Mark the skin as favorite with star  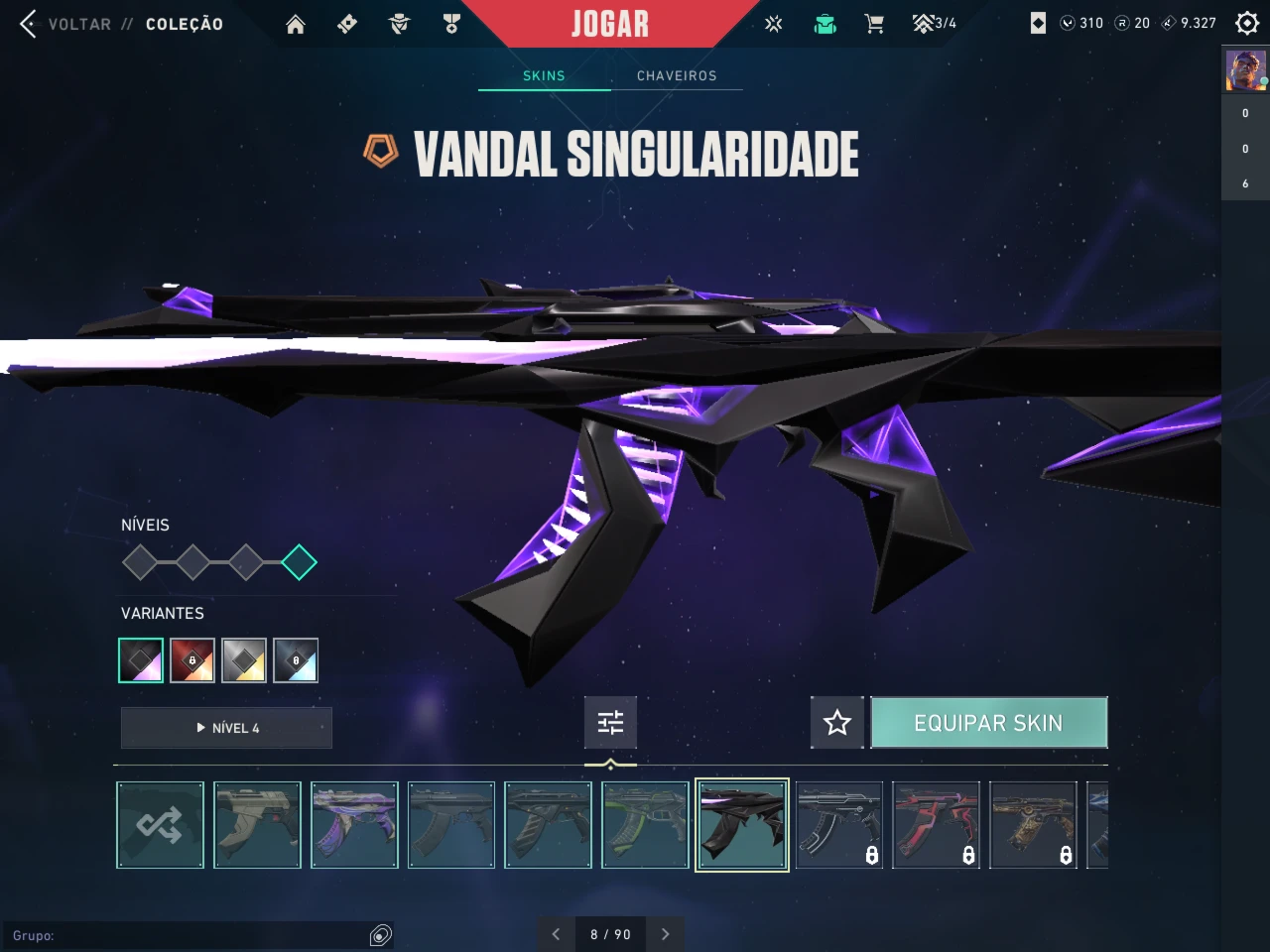pyautogui.click(x=837, y=722)
